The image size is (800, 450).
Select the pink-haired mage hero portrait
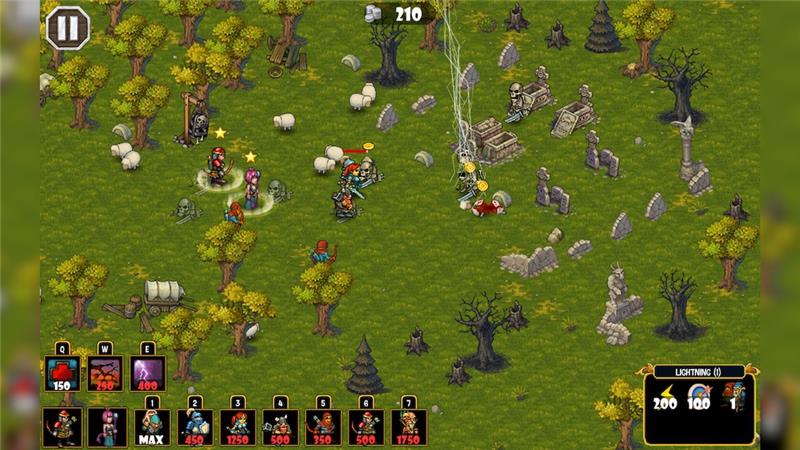[x=106, y=427]
